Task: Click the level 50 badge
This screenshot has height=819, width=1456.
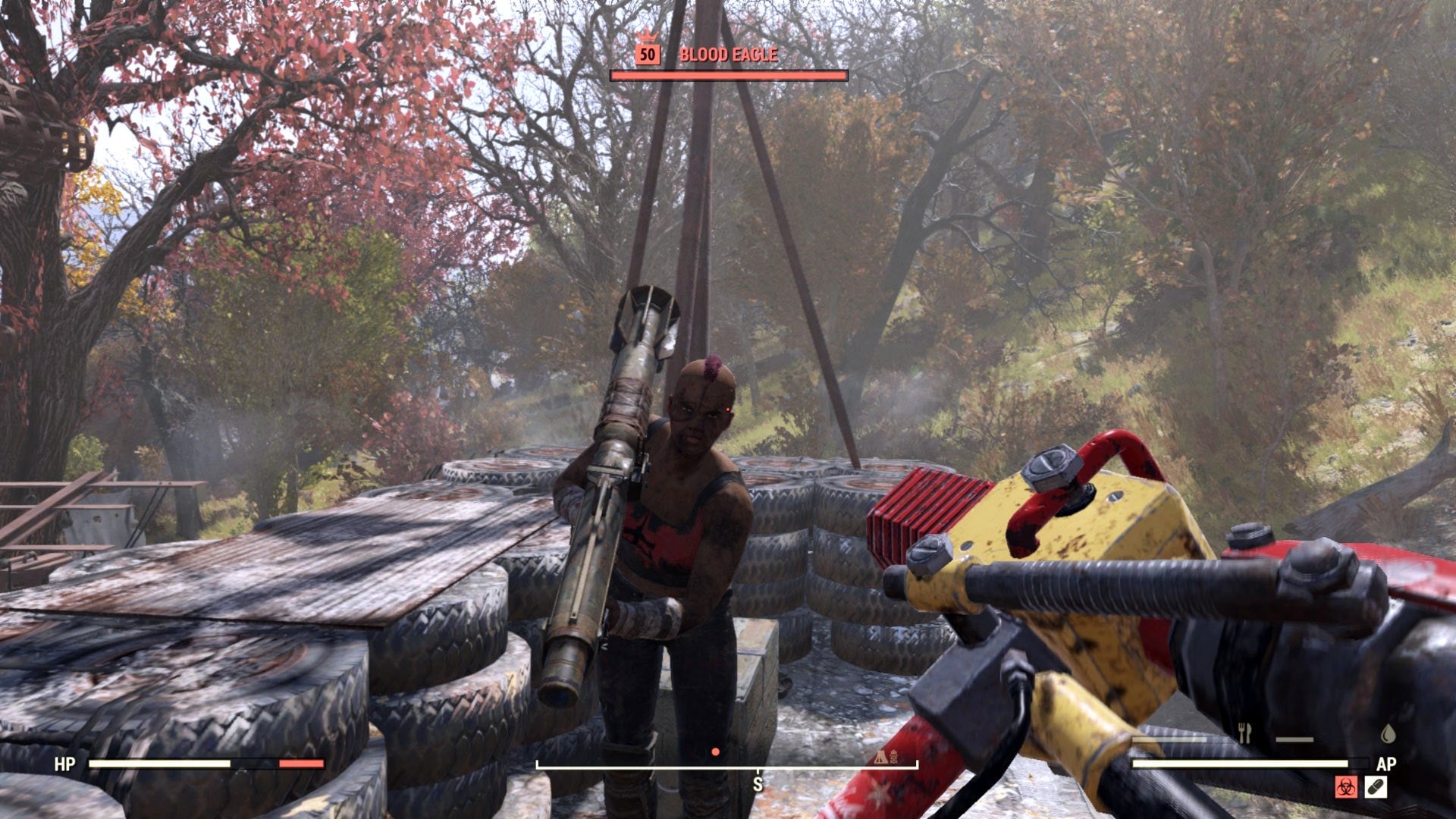Action: pos(647,53)
